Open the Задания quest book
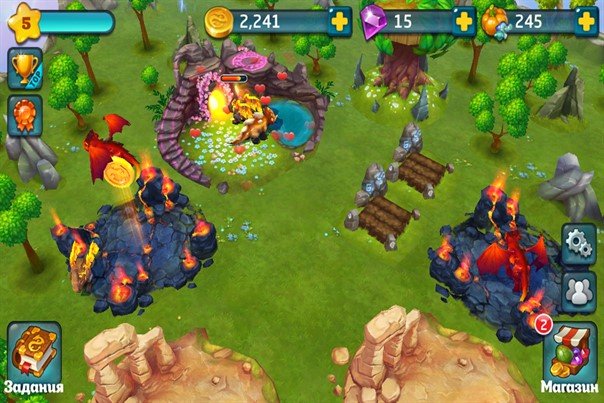The width and height of the screenshot is (604, 403). pos(33,355)
